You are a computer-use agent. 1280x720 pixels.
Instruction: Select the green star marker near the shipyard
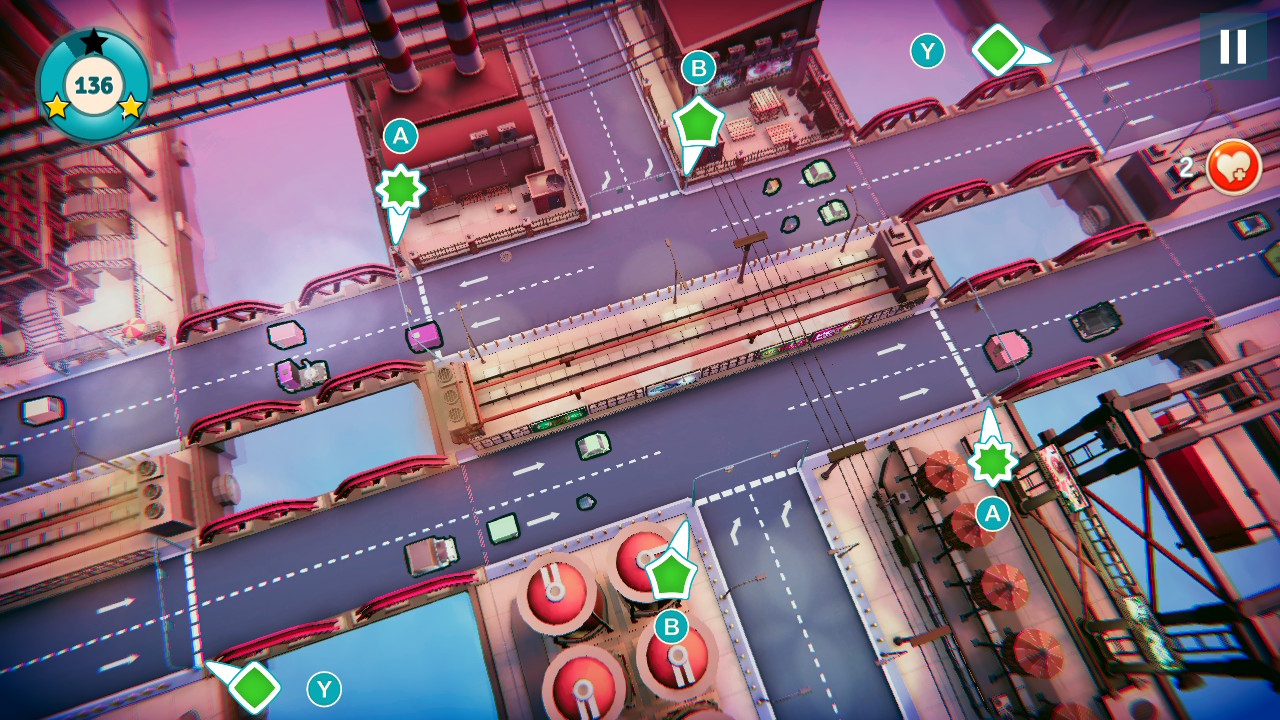click(991, 464)
